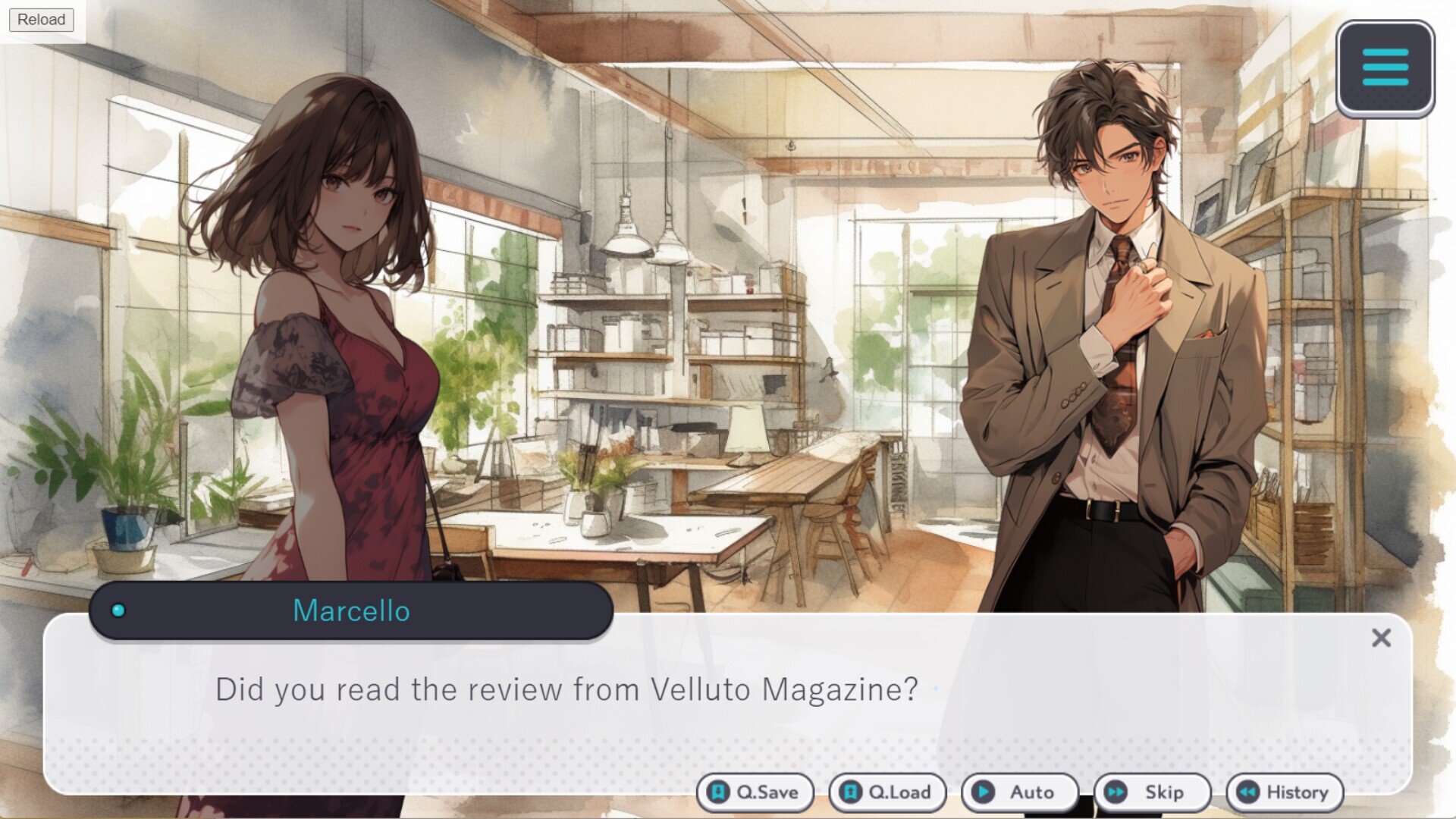Click the Marcello name label
The width and height of the screenshot is (1456, 819).
[x=352, y=611]
